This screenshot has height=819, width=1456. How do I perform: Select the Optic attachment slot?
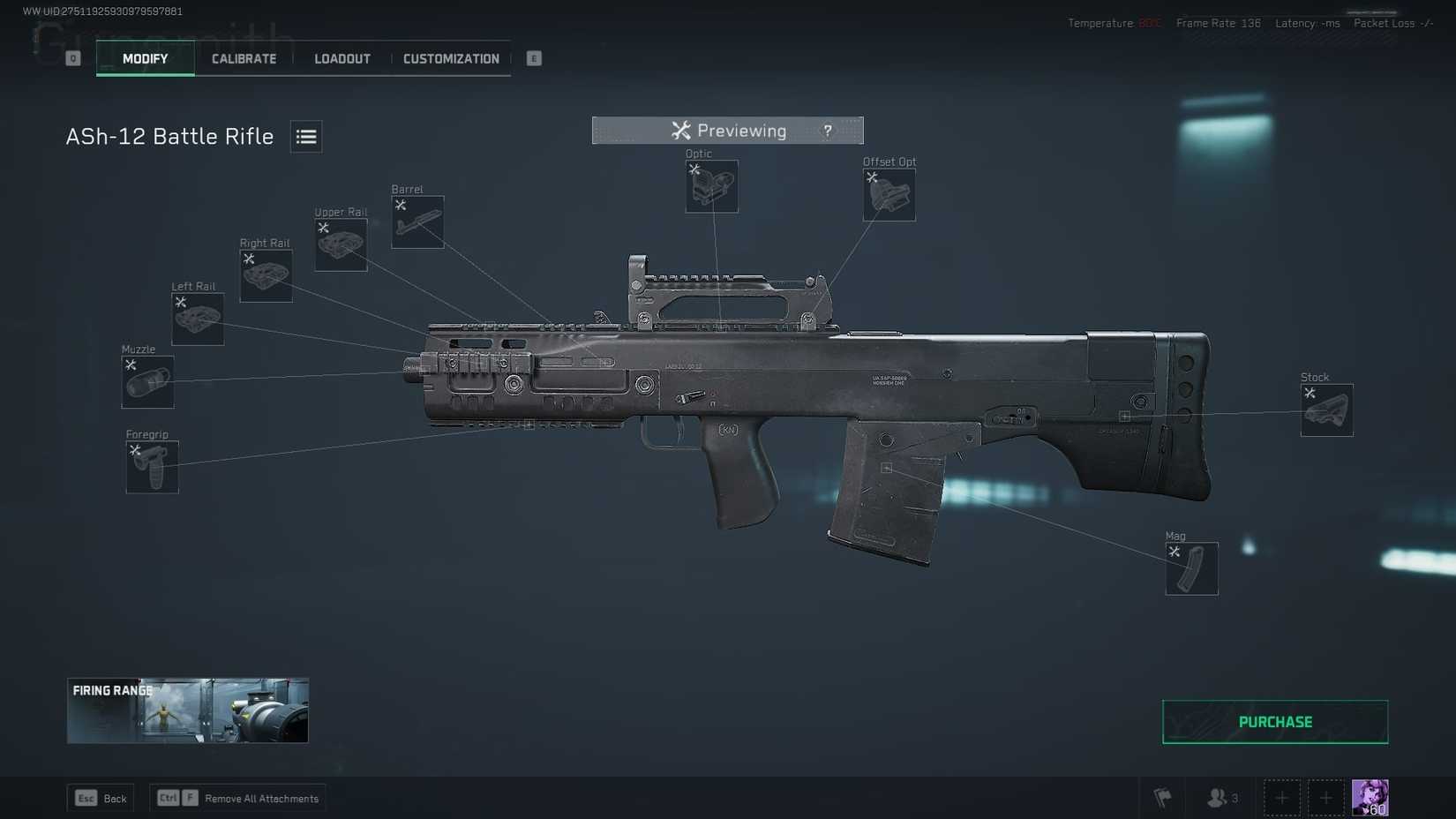(711, 186)
